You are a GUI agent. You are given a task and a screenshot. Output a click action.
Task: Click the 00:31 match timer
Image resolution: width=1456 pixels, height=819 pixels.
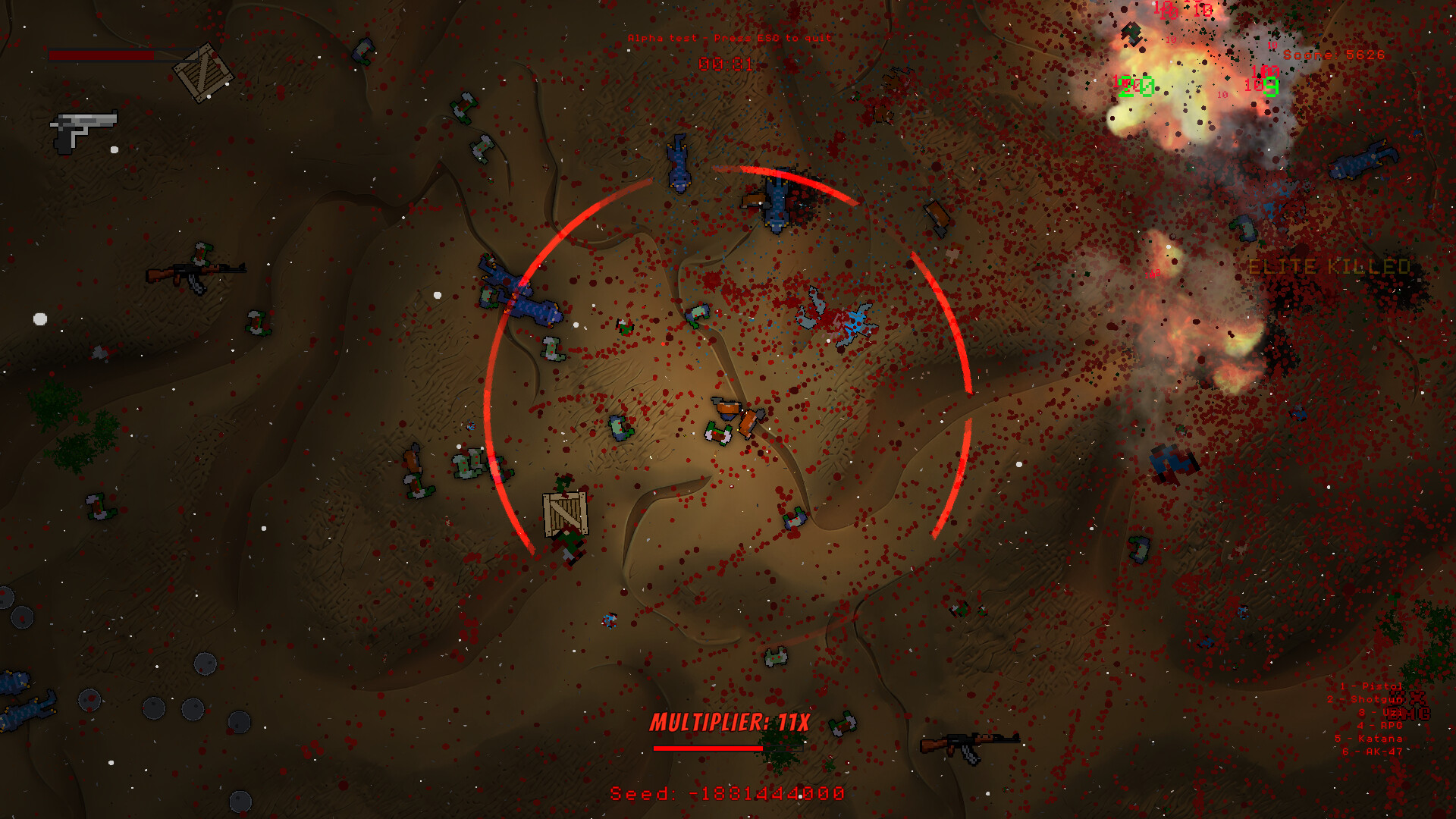(x=726, y=63)
